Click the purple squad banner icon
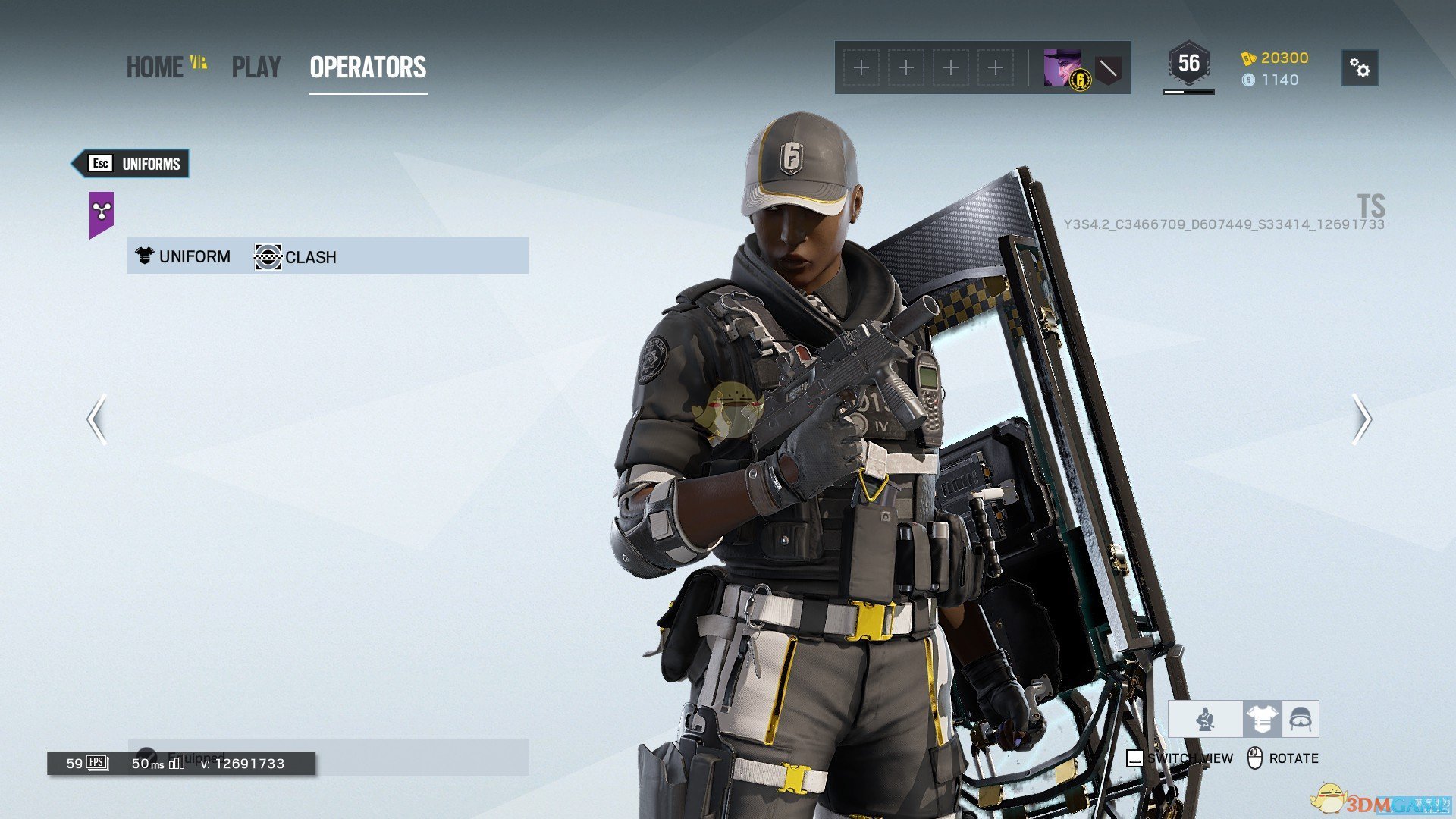Image resolution: width=1456 pixels, height=819 pixels. tap(102, 212)
